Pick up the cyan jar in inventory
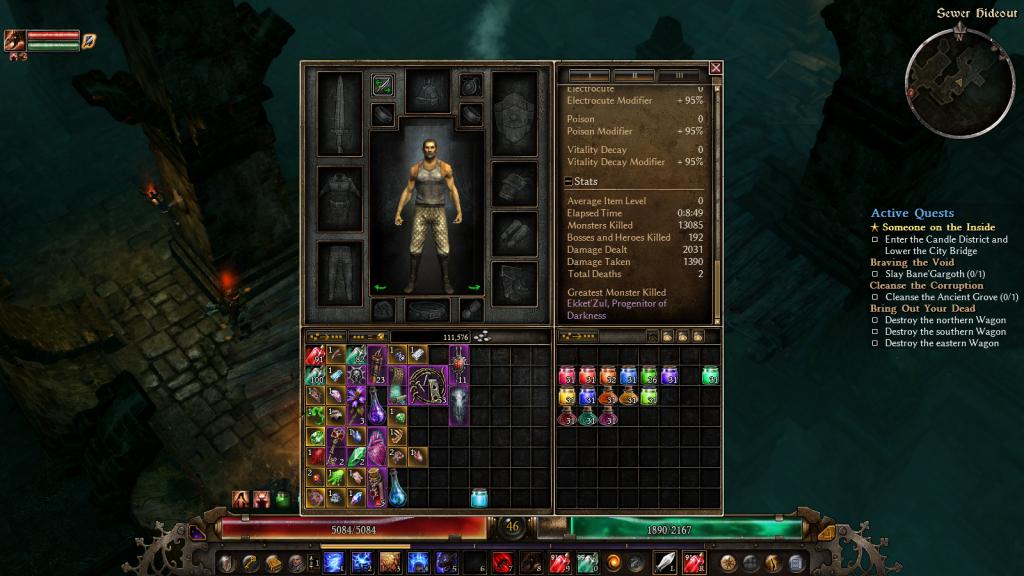 [x=479, y=497]
